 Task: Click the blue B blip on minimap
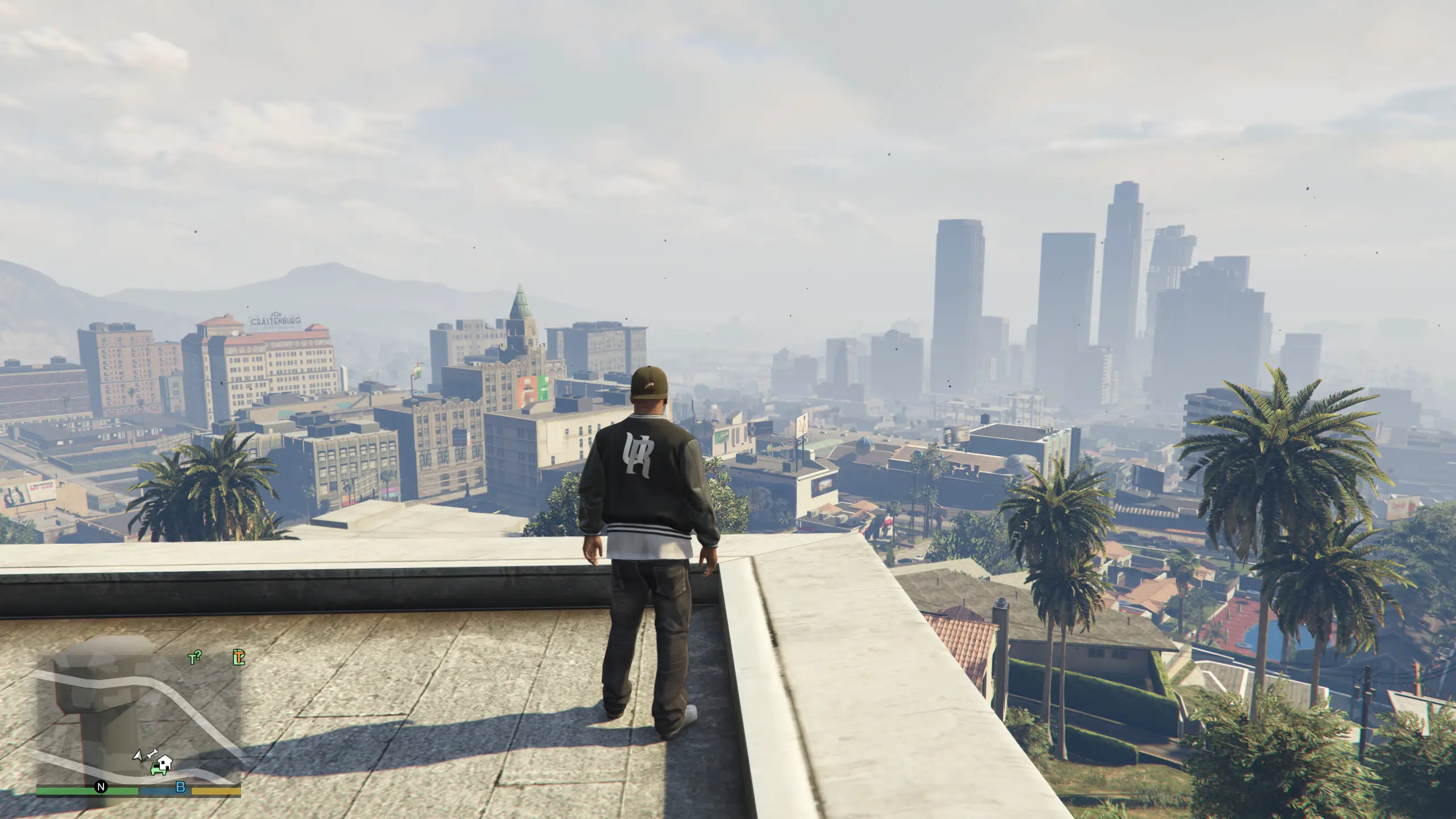pos(181,788)
